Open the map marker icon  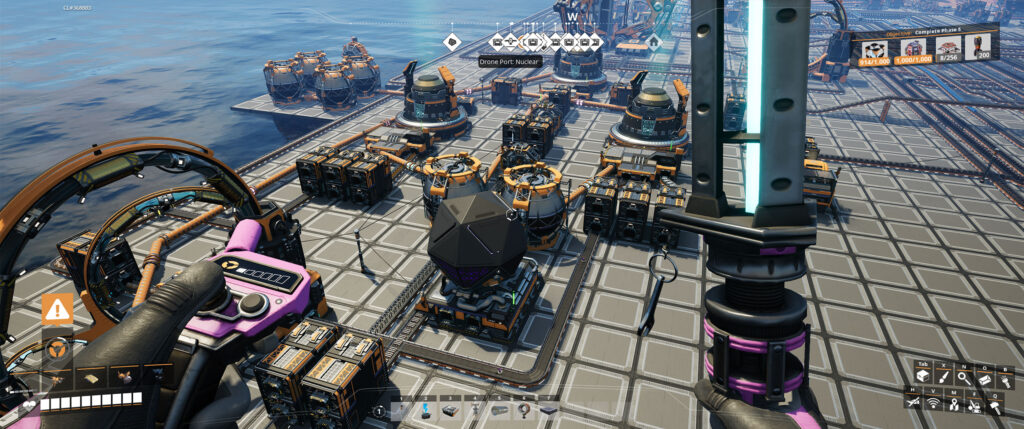point(953,404)
